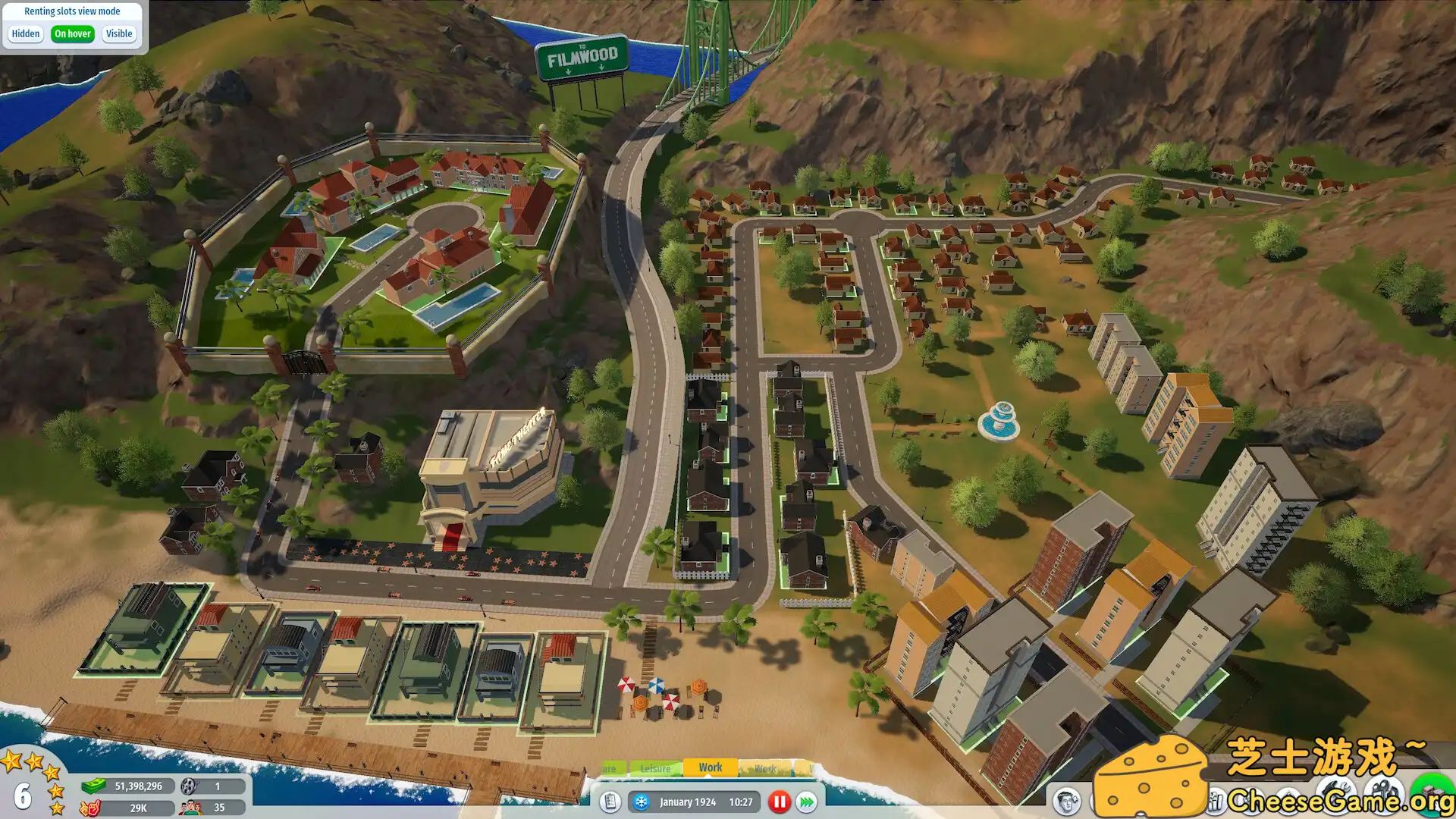Open the clipboard icon beside the date
Viewport: 1456px width, 819px height.
(x=610, y=802)
